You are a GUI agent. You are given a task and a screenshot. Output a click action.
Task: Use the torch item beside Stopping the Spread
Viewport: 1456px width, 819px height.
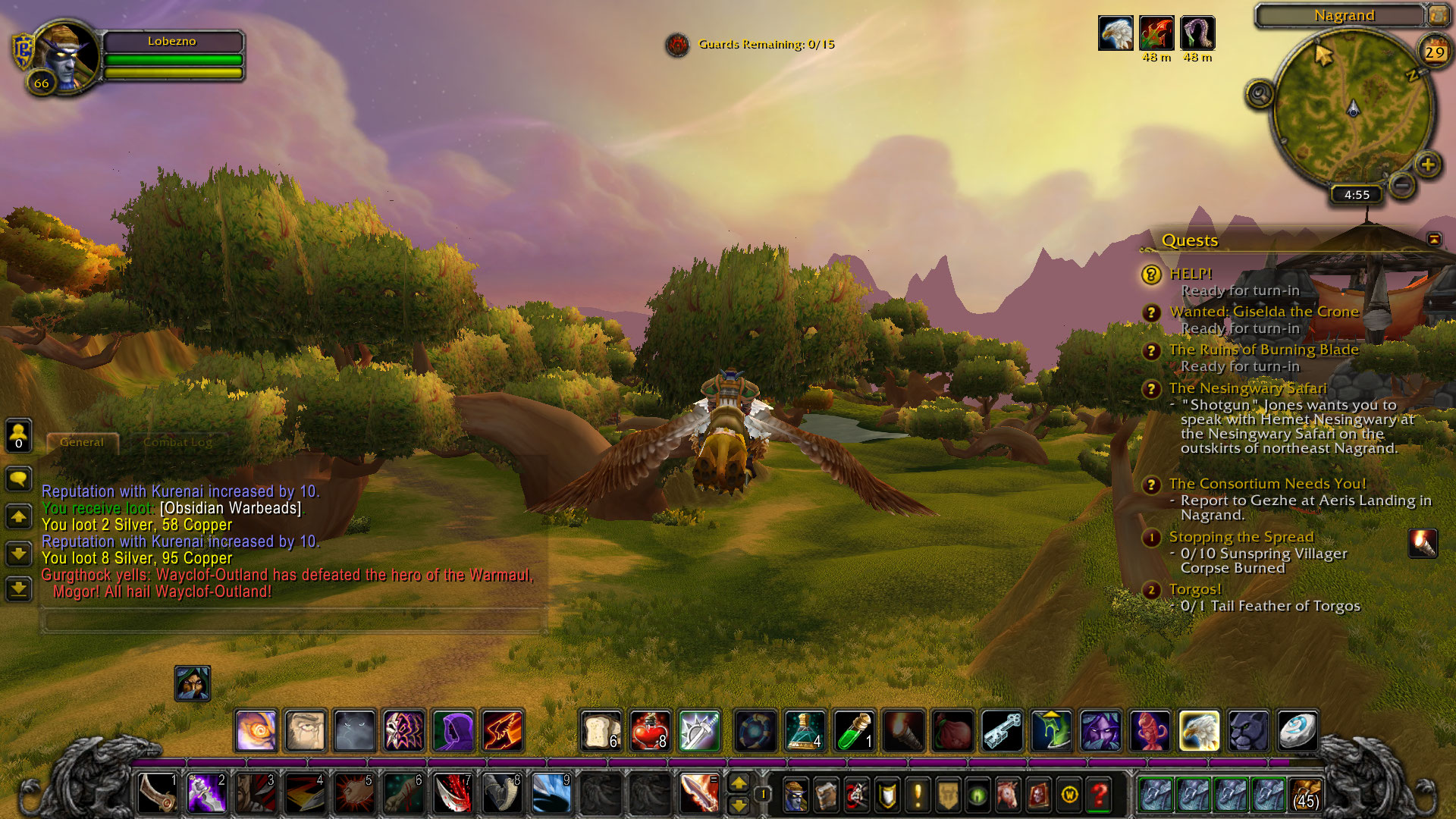(1423, 544)
